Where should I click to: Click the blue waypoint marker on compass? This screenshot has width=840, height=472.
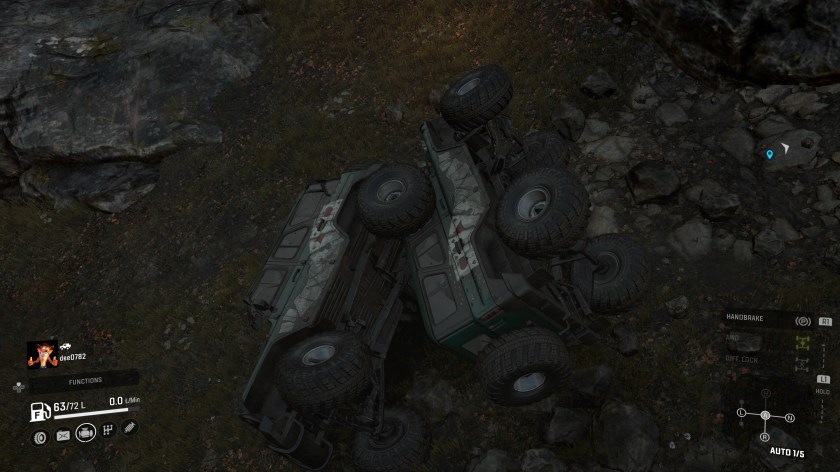pos(769,155)
